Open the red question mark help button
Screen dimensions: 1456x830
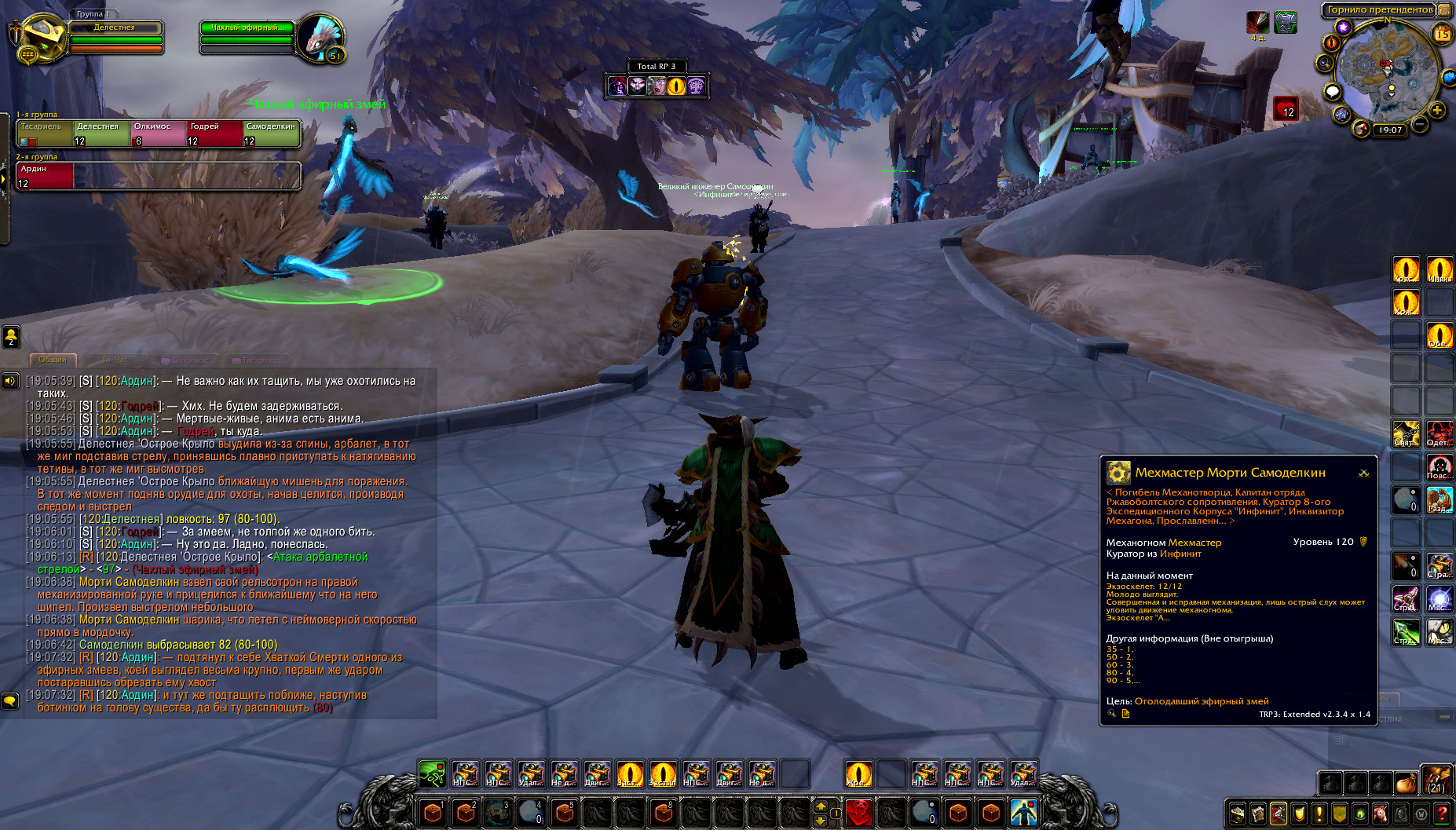click(x=1442, y=814)
